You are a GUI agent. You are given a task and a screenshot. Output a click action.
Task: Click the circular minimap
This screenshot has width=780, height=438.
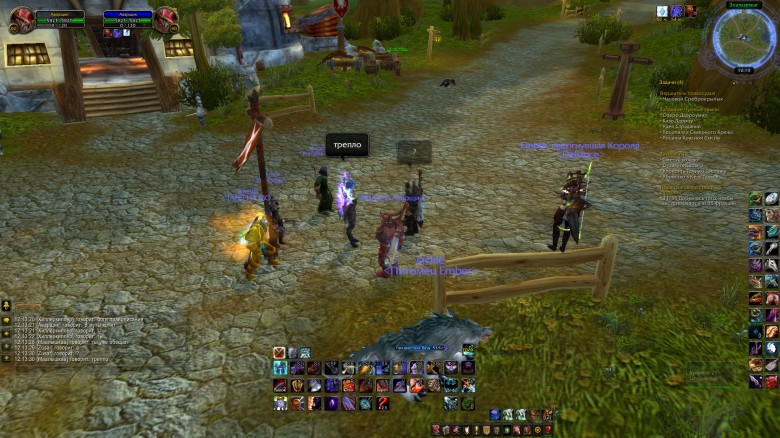click(x=742, y=38)
